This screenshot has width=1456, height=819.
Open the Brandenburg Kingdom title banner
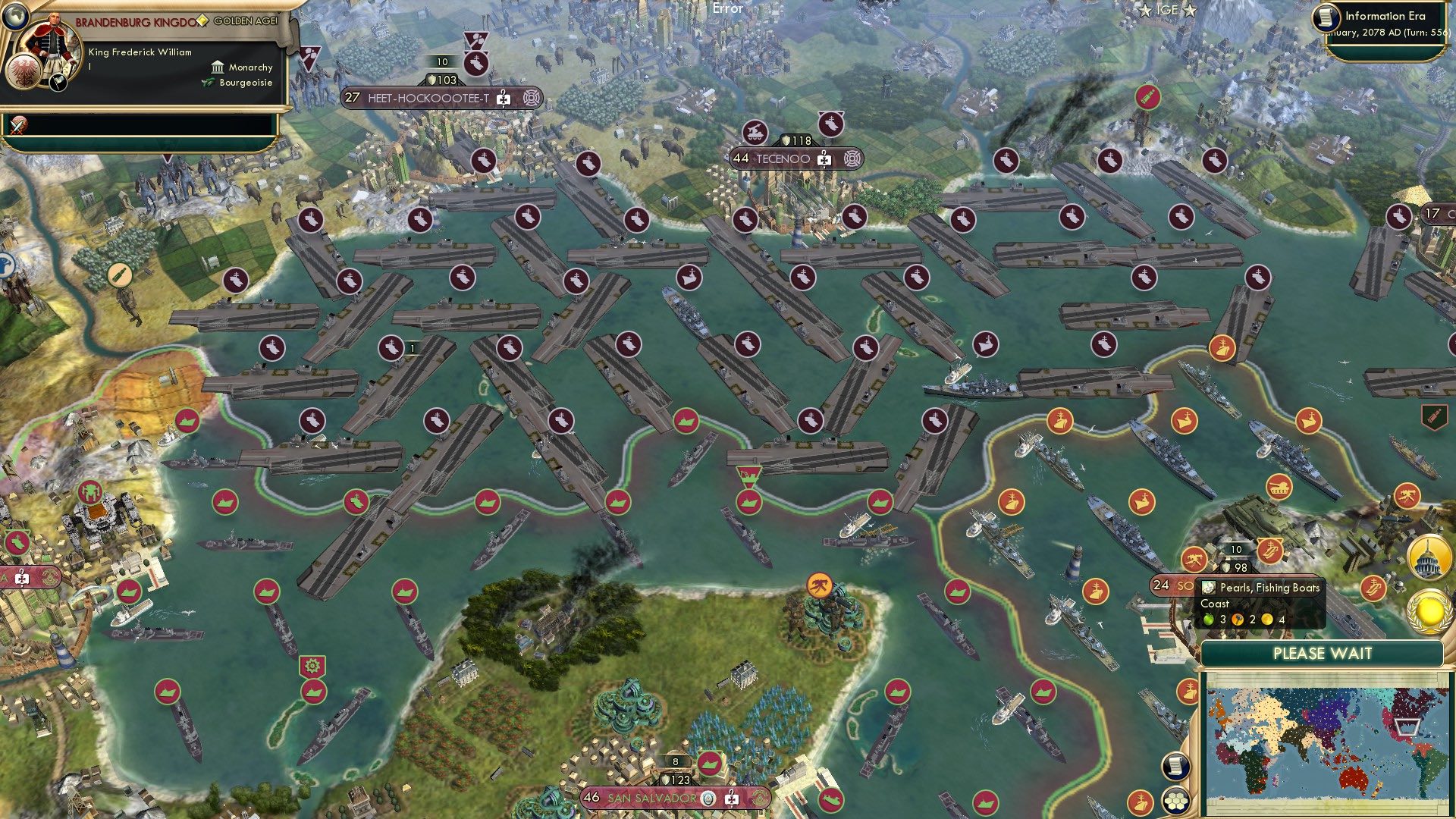tap(136, 23)
